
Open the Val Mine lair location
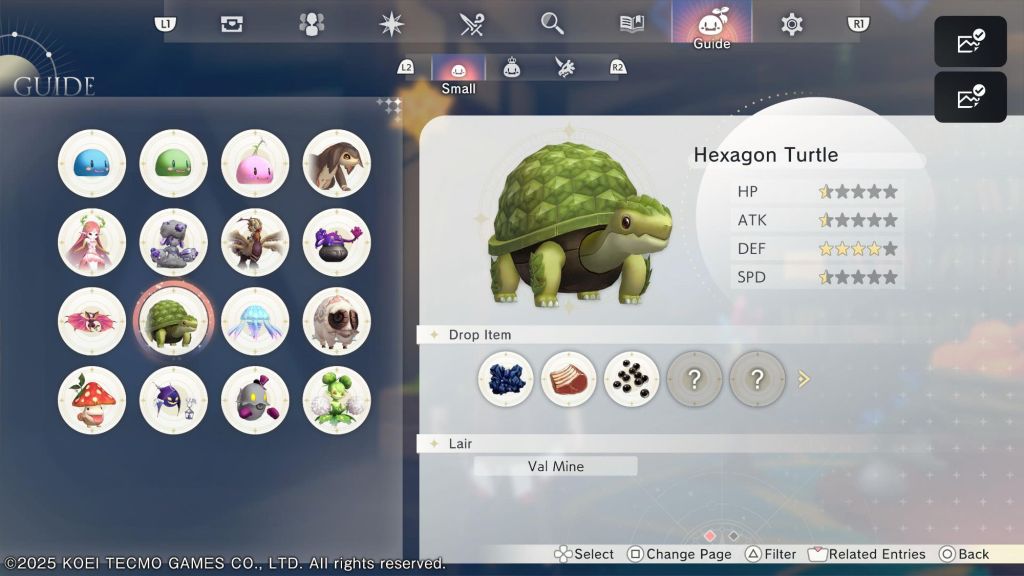click(555, 466)
